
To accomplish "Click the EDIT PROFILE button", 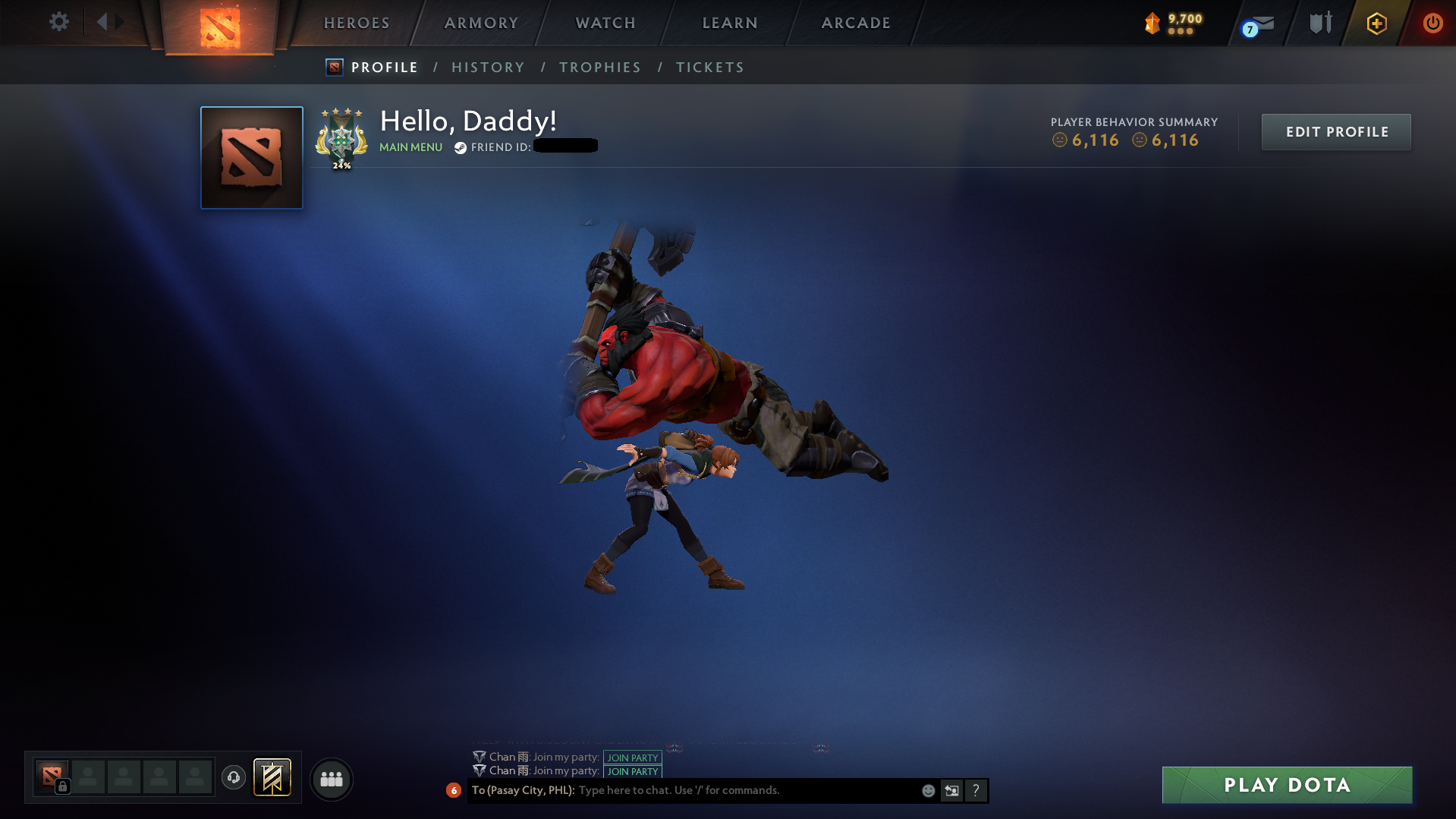I will coord(1335,131).
